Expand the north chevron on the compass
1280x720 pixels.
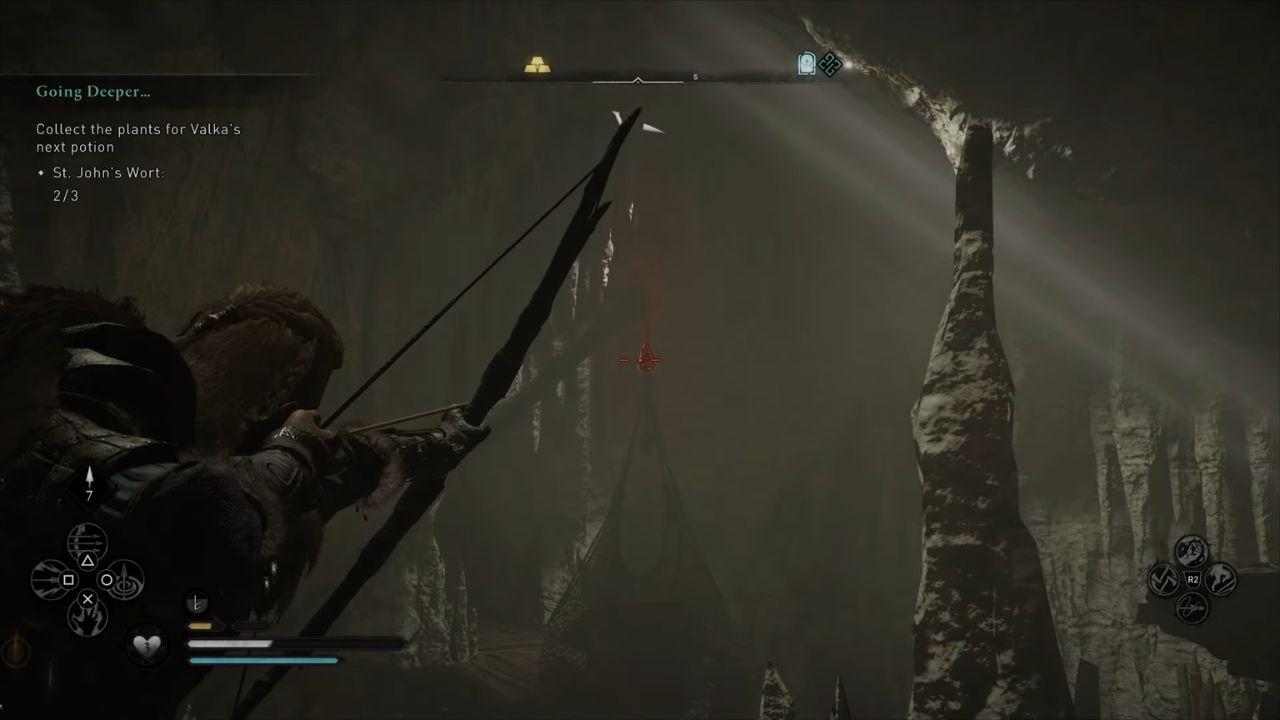[x=637, y=80]
